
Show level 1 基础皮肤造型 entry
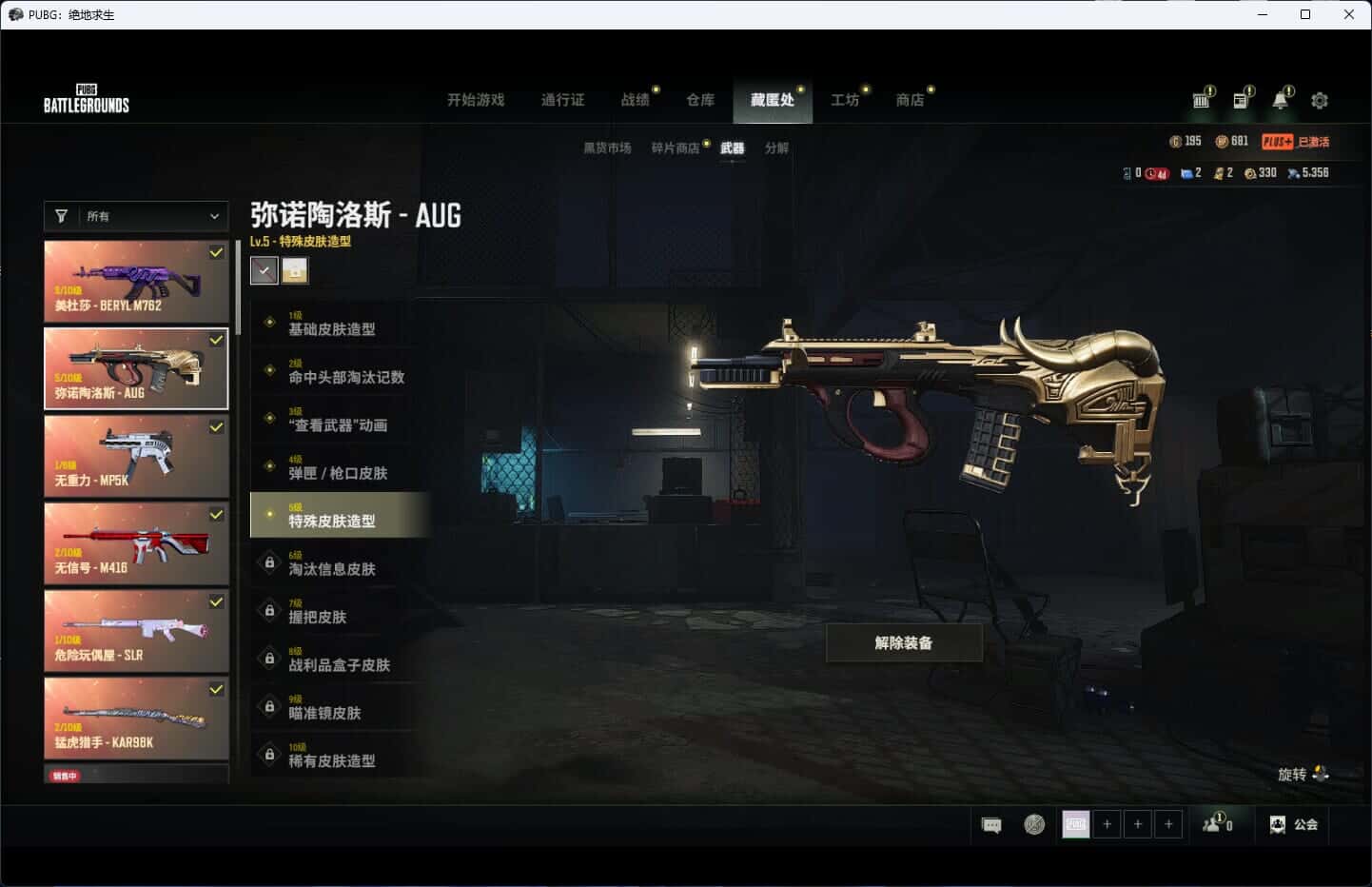(332, 324)
